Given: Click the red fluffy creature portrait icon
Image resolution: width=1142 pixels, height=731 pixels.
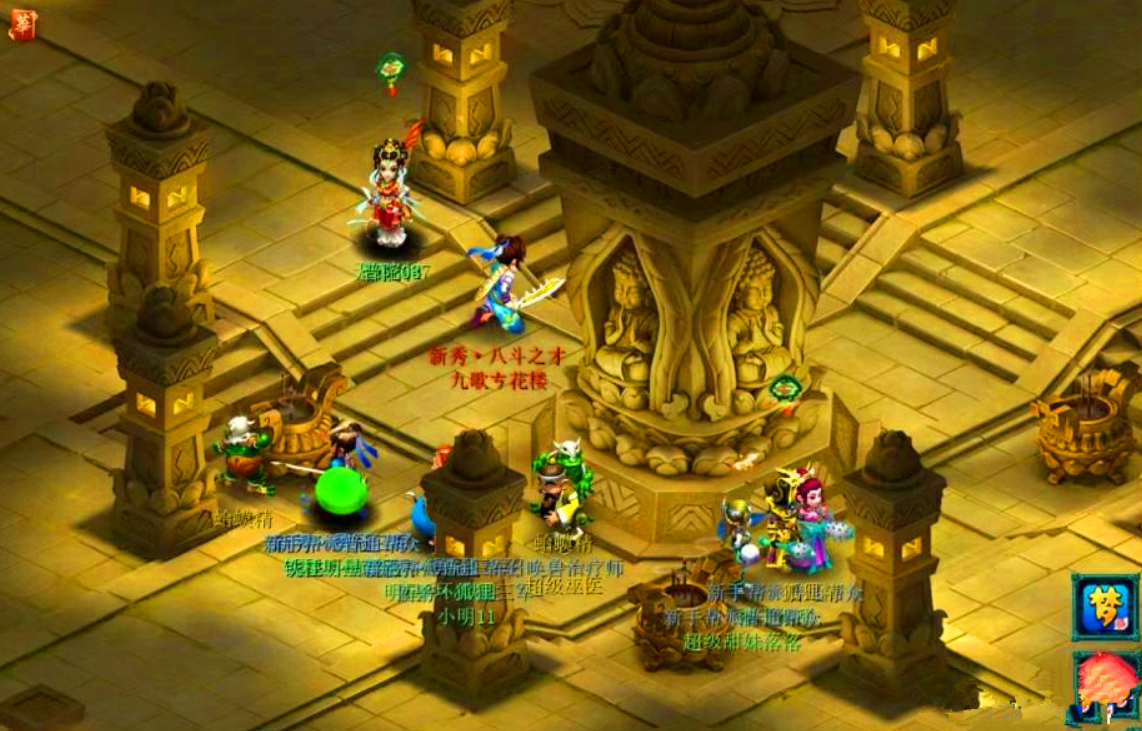Looking at the screenshot, I should point(1107,684).
